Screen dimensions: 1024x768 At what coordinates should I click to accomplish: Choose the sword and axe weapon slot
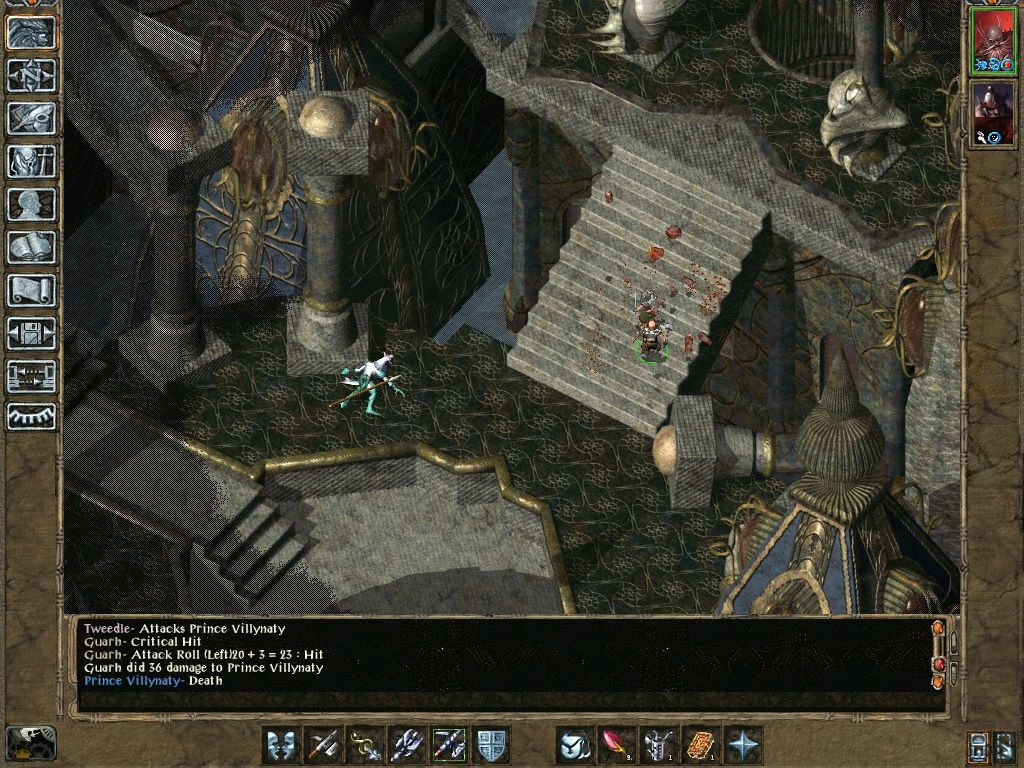(x=323, y=745)
